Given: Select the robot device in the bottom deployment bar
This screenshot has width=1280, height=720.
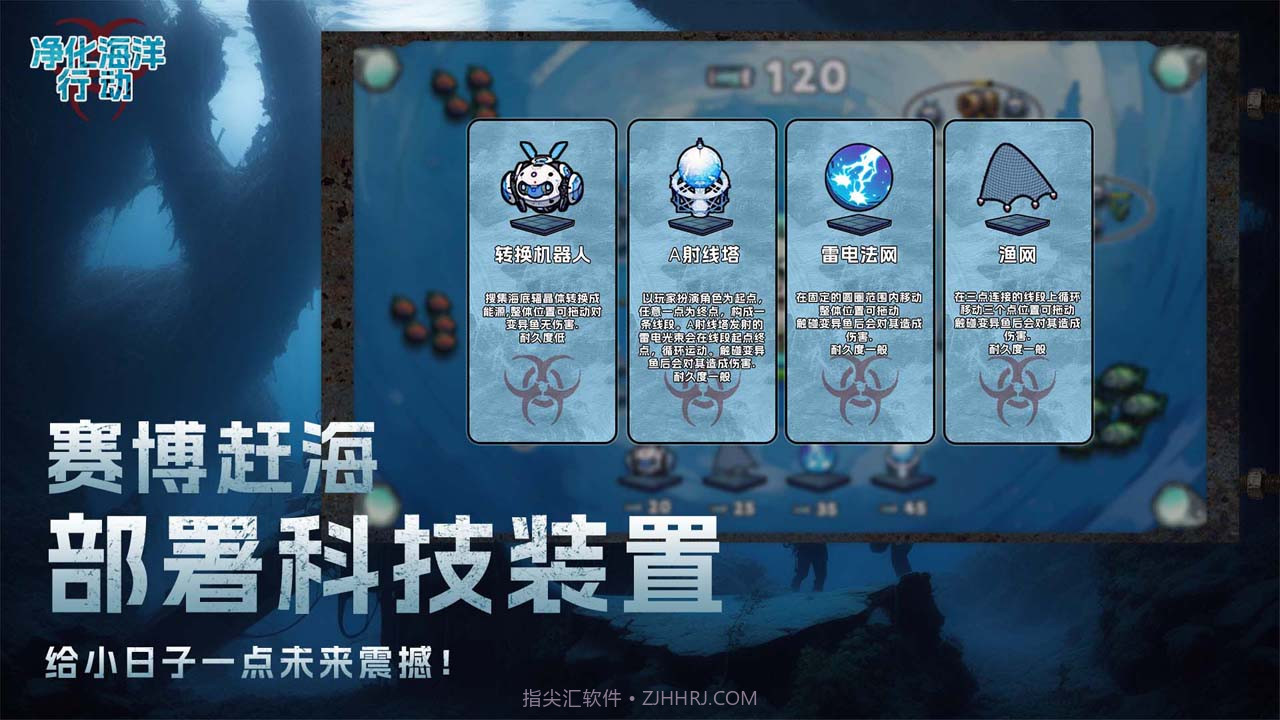Looking at the screenshot, I should (x=650, y=465).
